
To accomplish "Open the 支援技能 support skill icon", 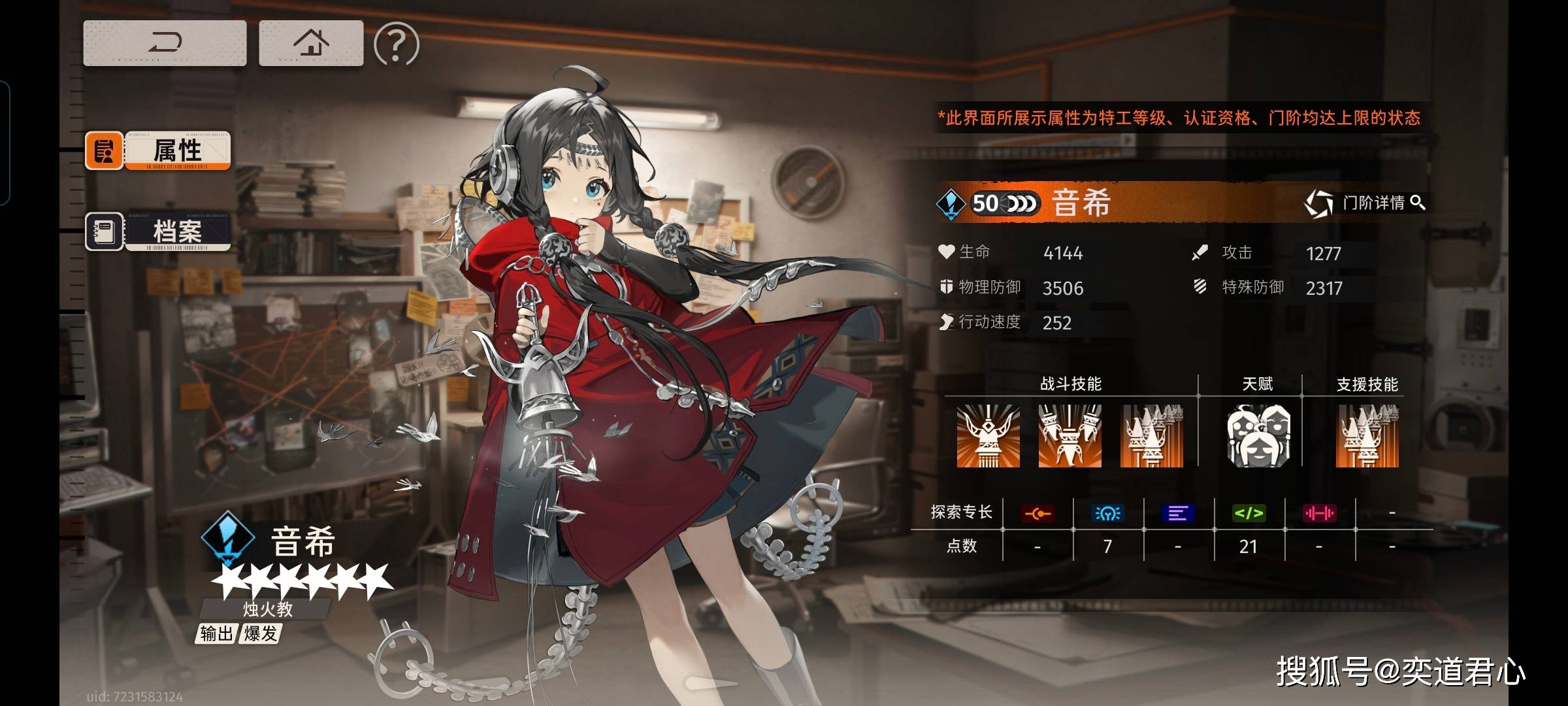I will (1367, 435).
